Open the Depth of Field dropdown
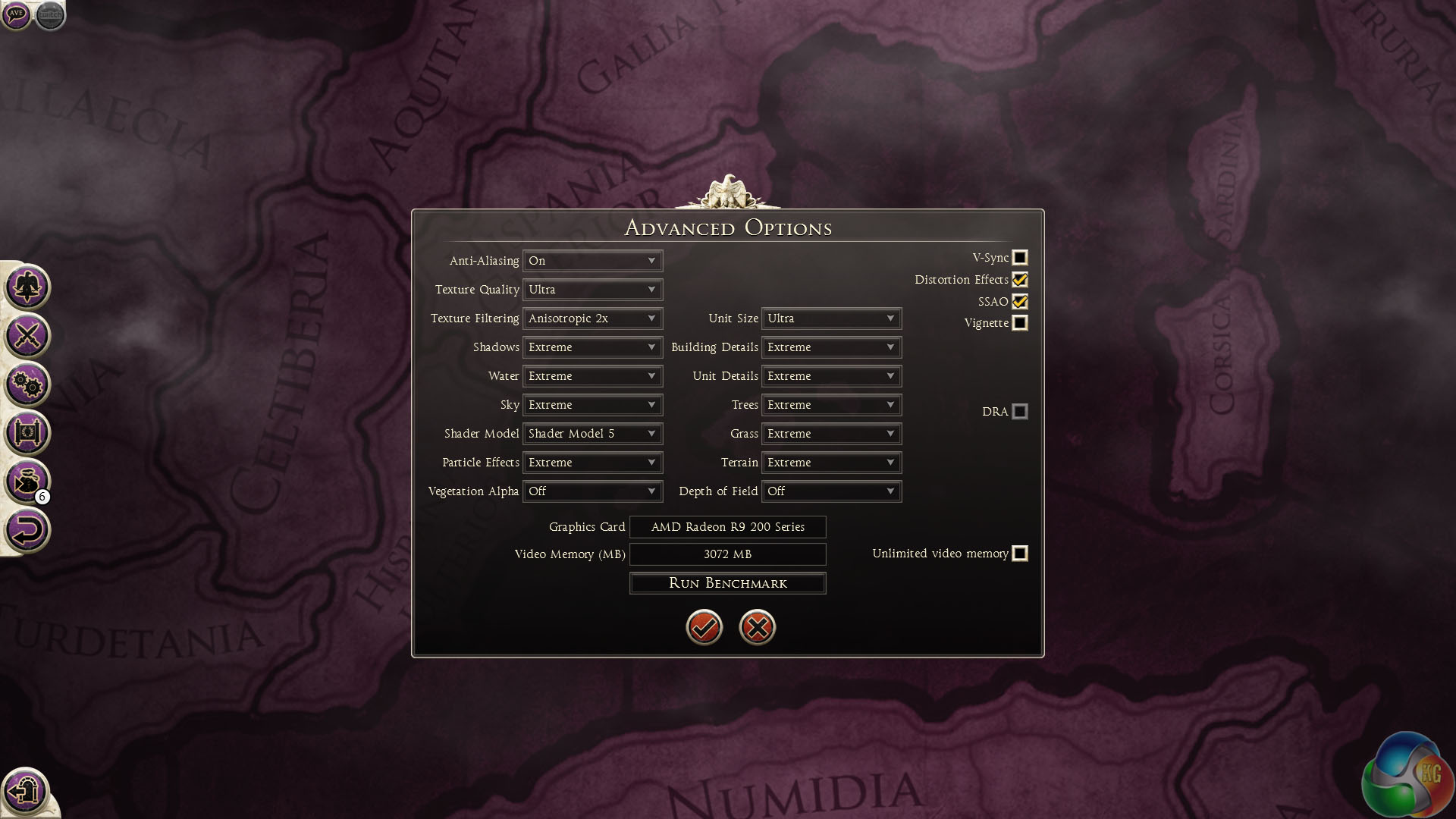 pos(831,491)
